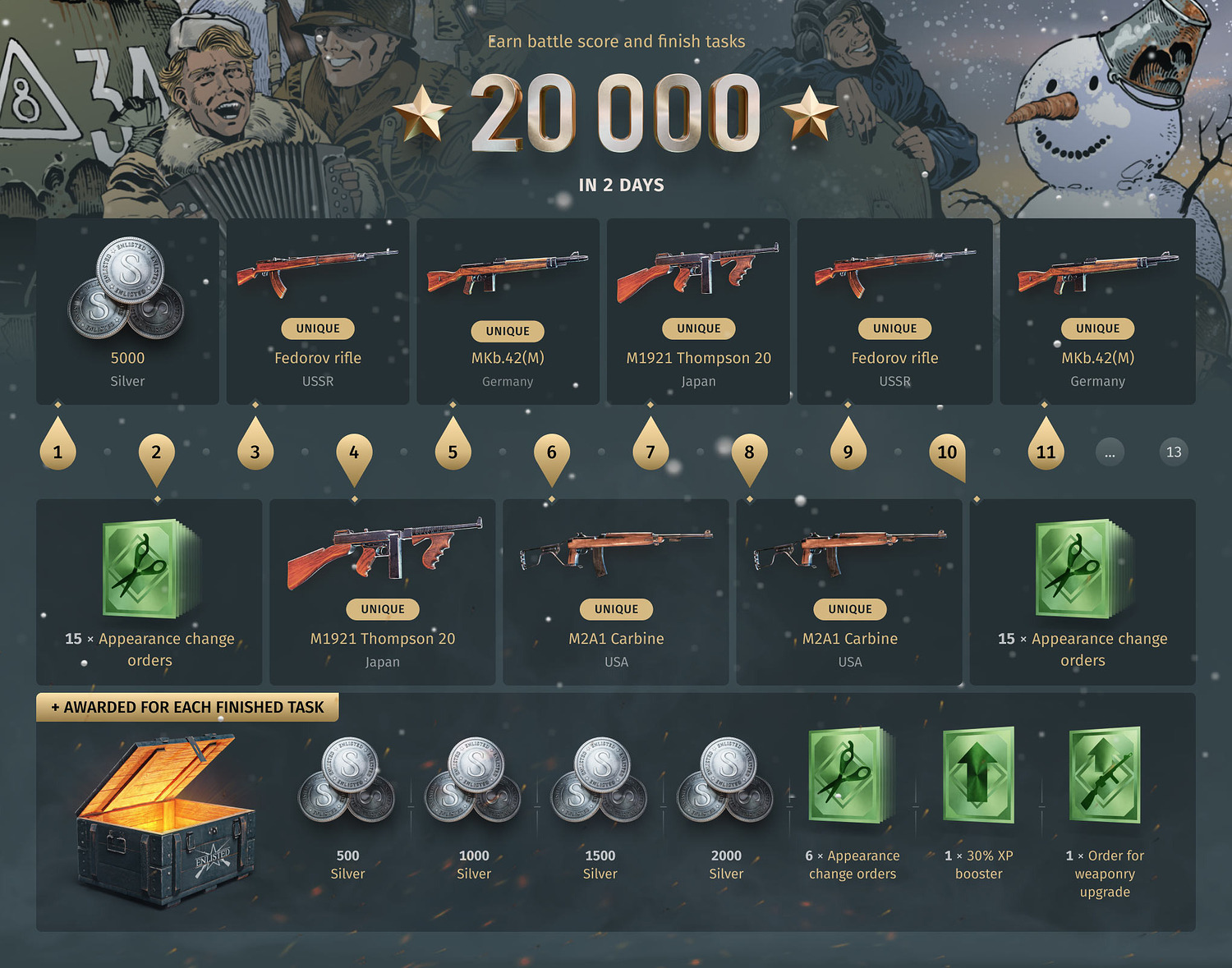Toggle the UNIQUE badge on the Fedorov rifle
Viewport: 1232px width, 968px height.
[317, 328]
